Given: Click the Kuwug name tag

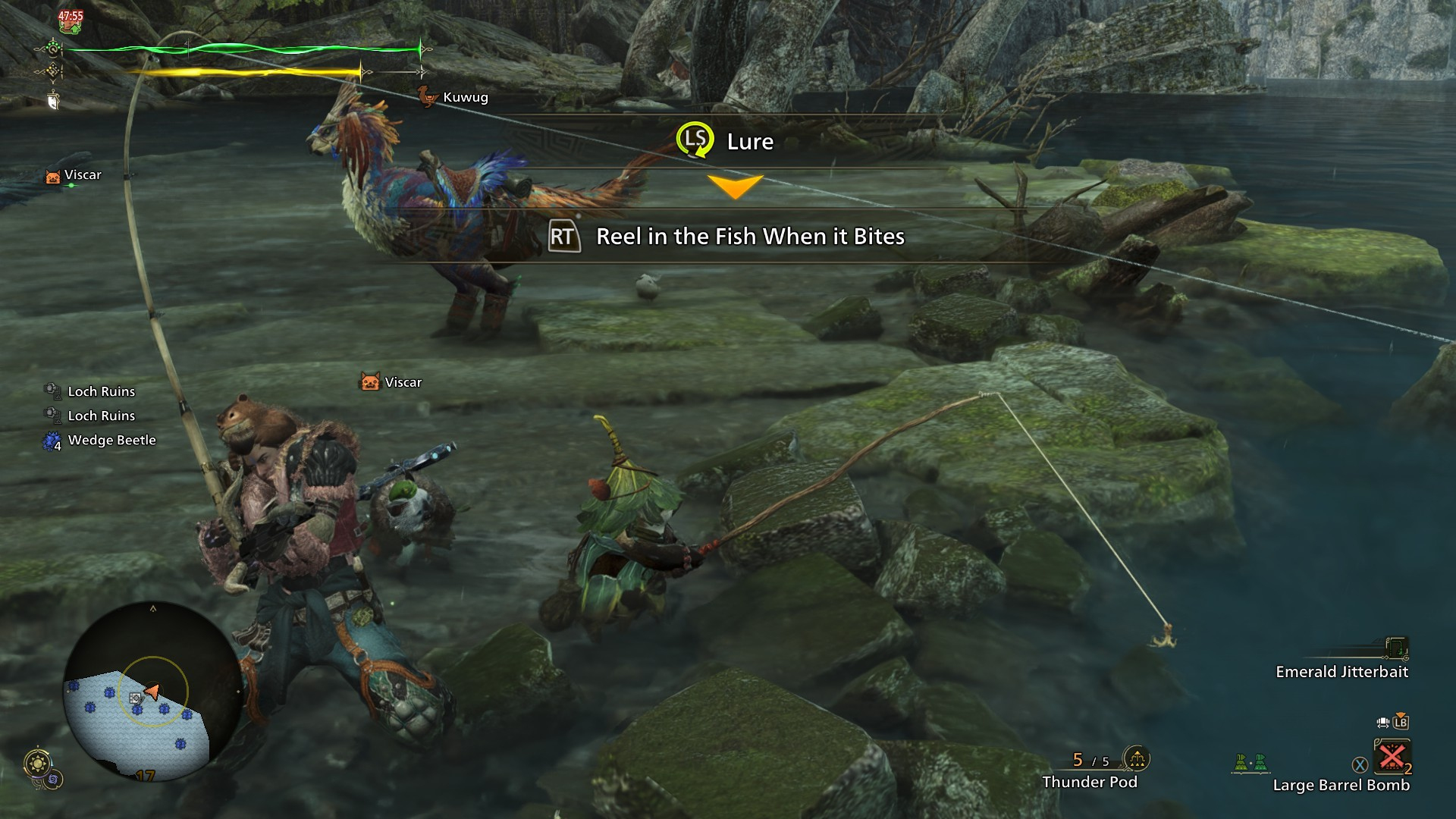Looking at the screenshot, I should tap(464, 97).
